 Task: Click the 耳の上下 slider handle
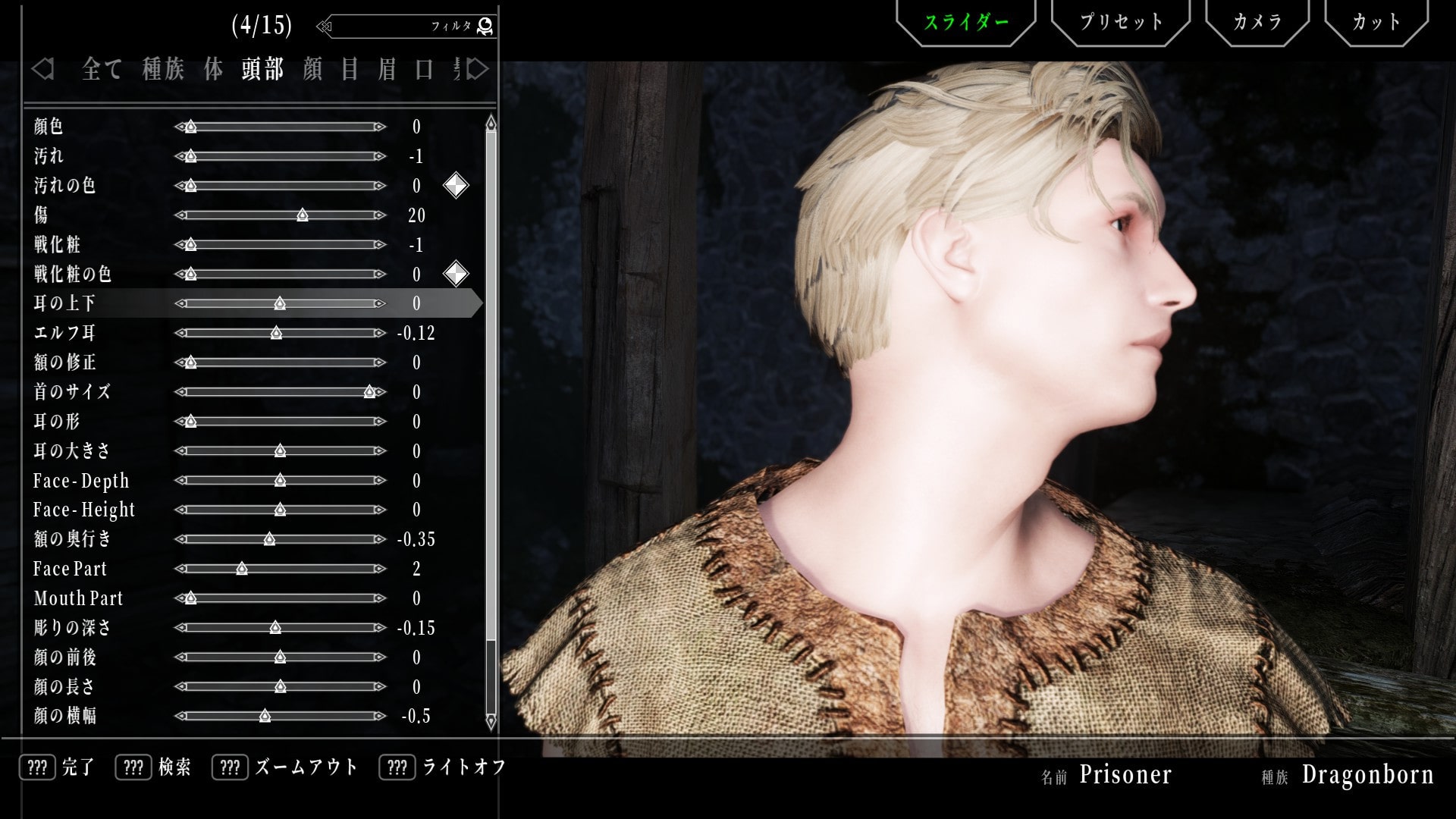coord(281,303)
